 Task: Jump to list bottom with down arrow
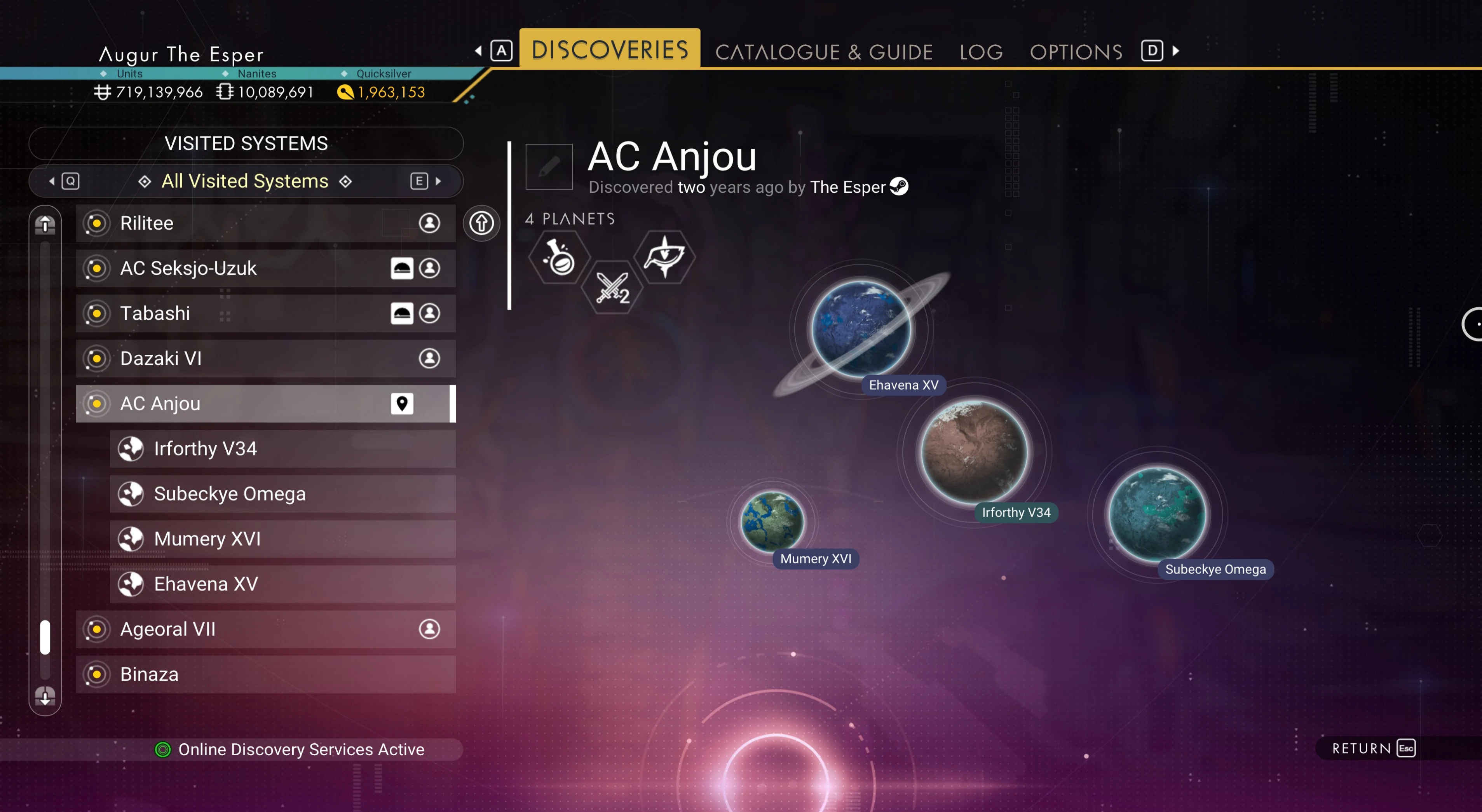[x=45, y=696]
